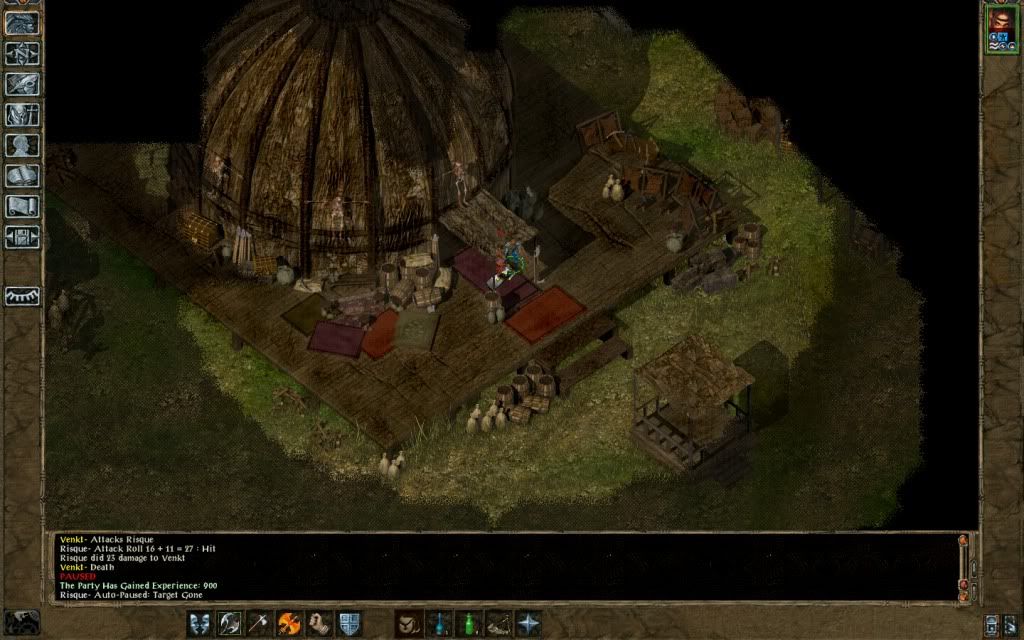The height and width of the screenshot is (640, 1024).
Task: Open special abilities star button
Action: point(528,623)
